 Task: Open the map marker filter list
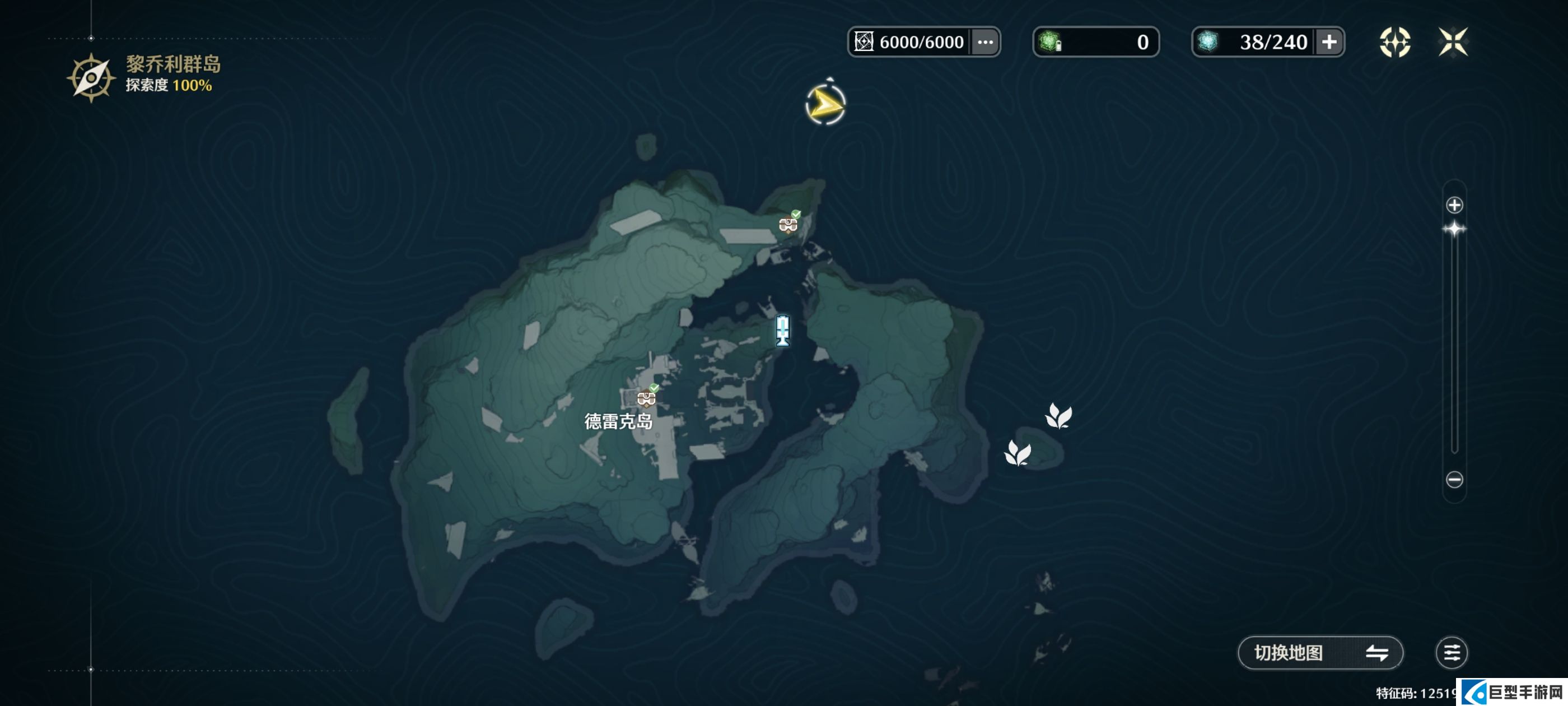tap(1451, 652)
